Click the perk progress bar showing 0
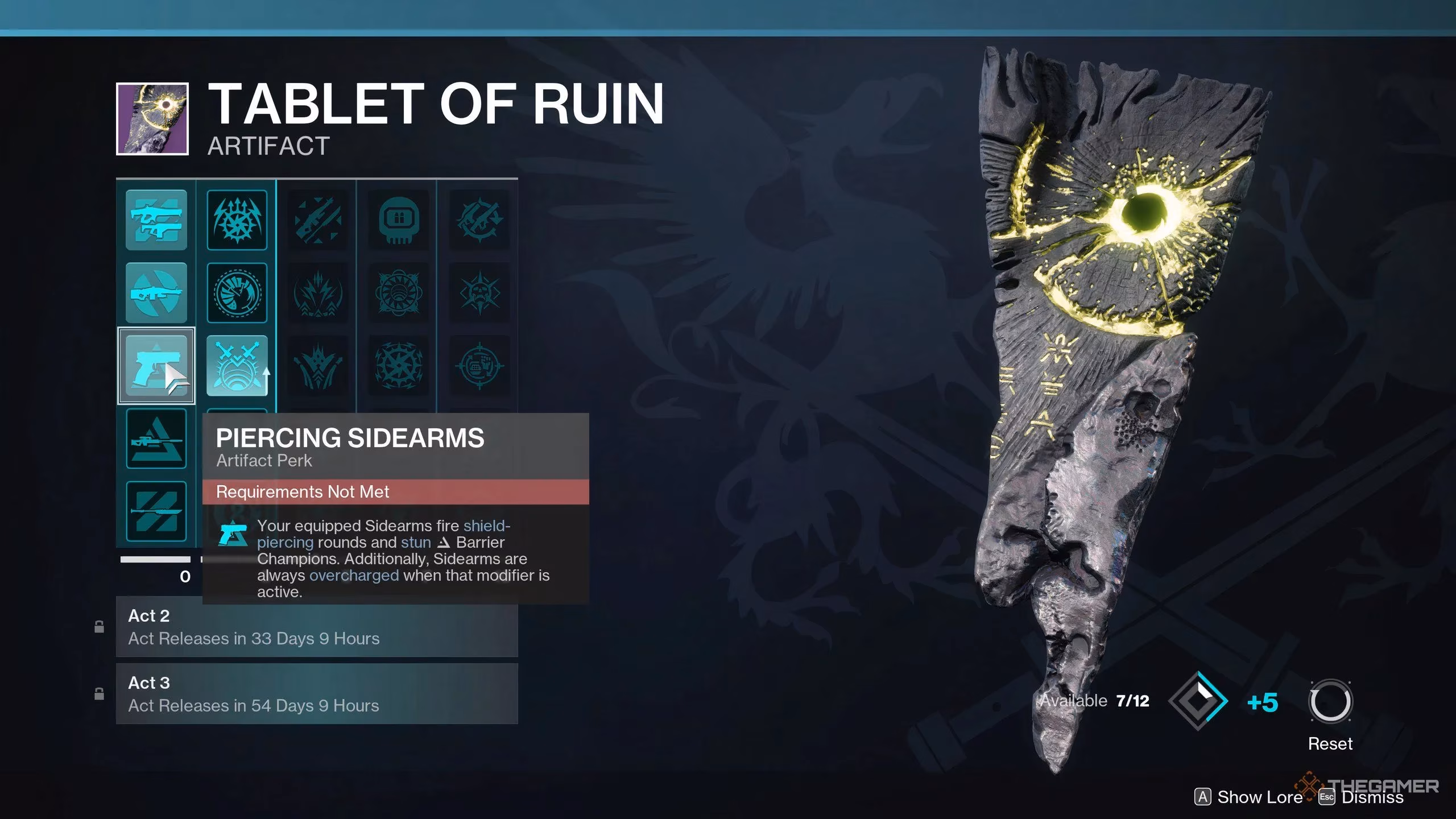Screen dimensions: 1456x819 [x=159, y=560]
